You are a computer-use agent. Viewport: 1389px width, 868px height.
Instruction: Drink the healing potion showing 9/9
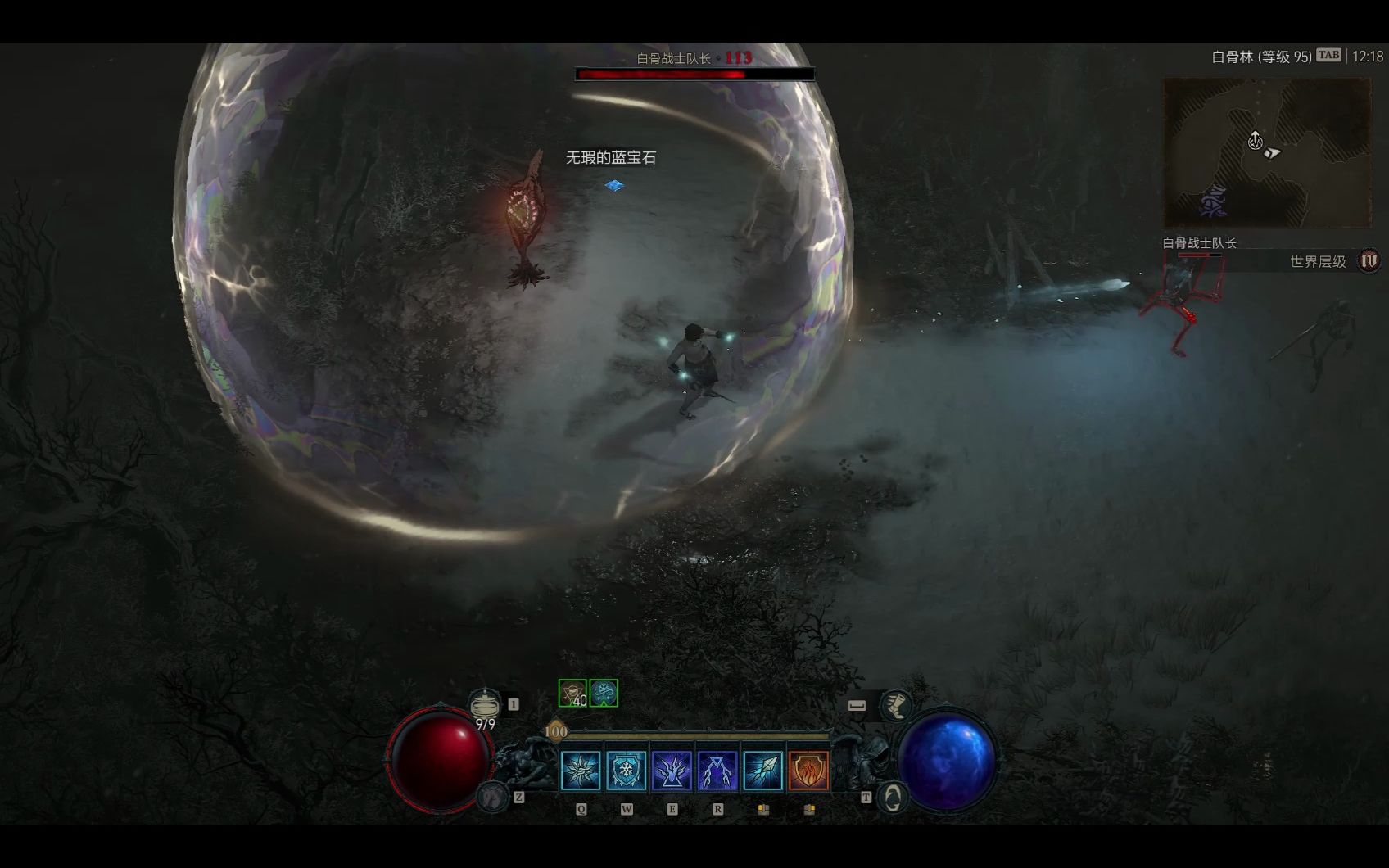[x=485, y=706]
